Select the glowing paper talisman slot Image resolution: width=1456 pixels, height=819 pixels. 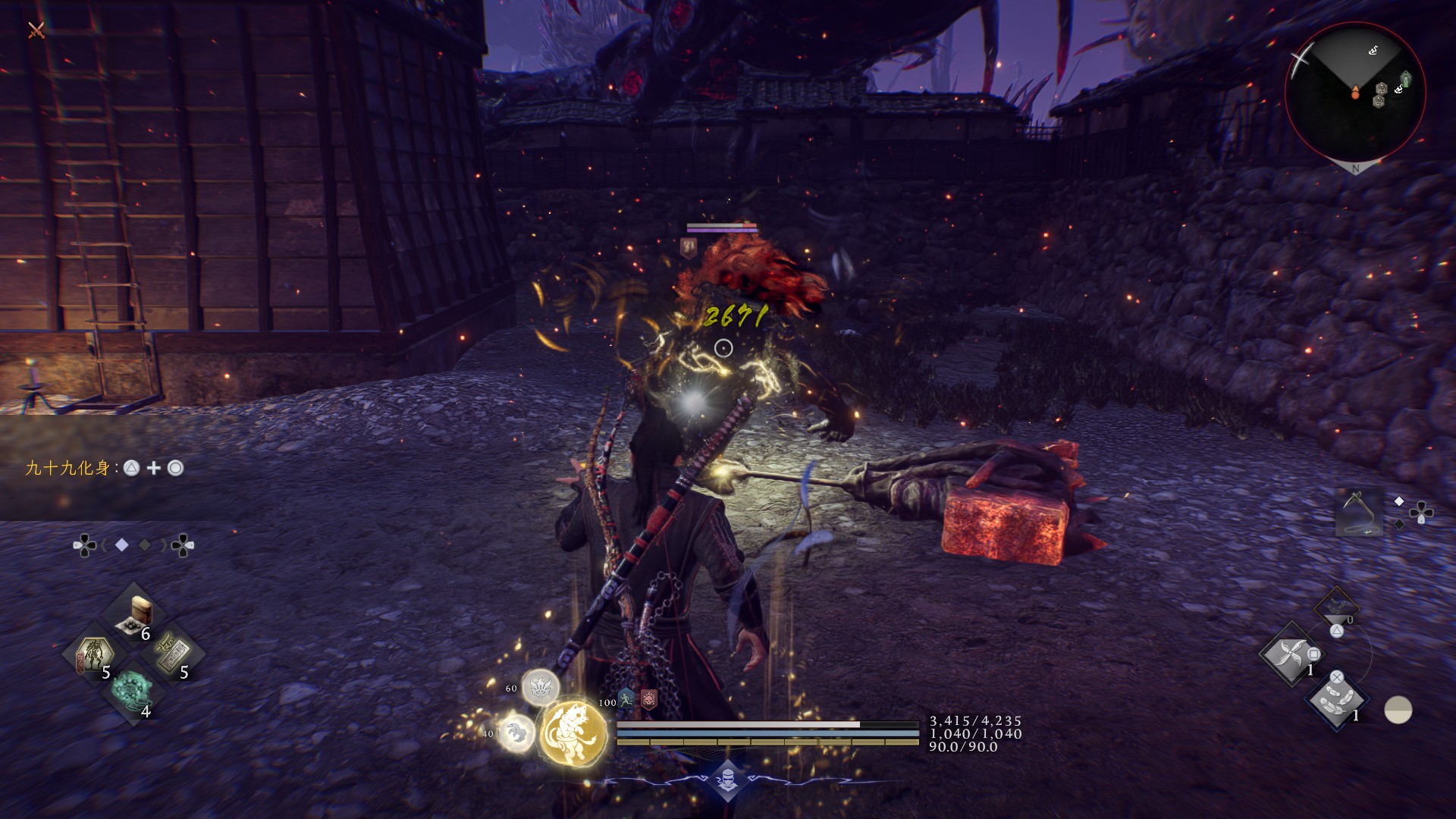[174, 654]
